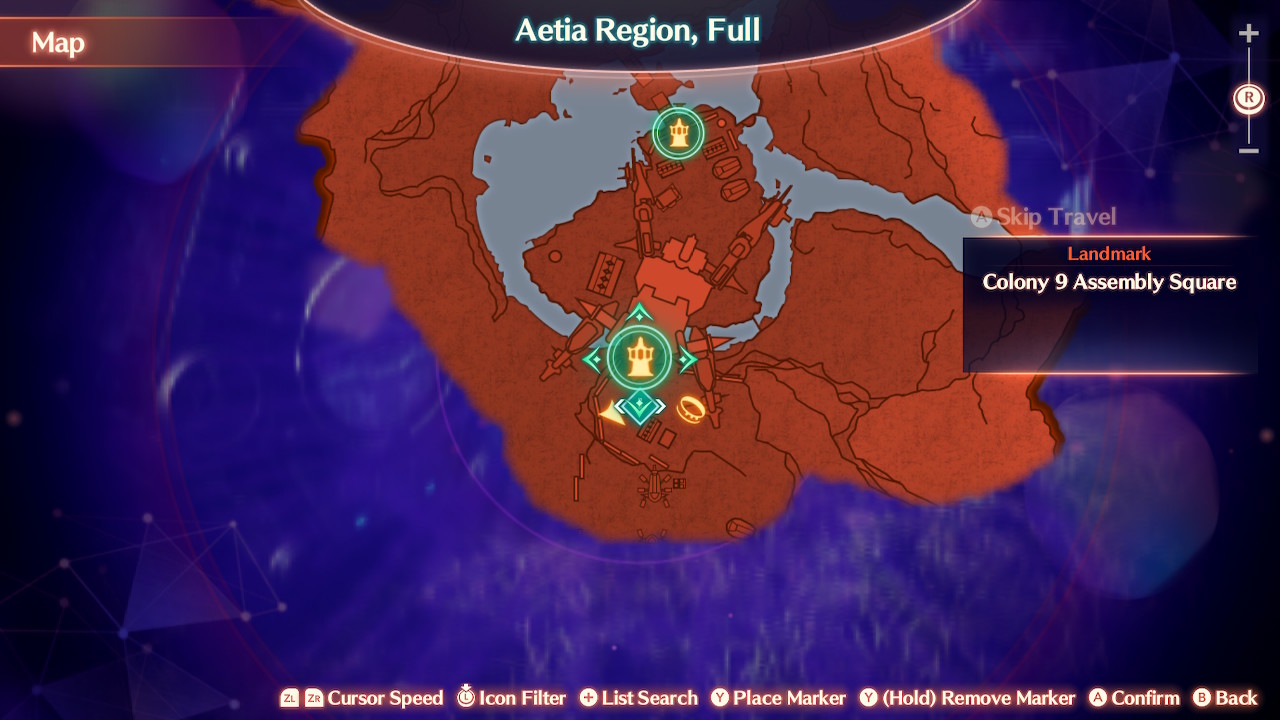Select the northern landmark marker on the map
The width and height of the screenshot is (1280, 720).
[x=679, y=130]
